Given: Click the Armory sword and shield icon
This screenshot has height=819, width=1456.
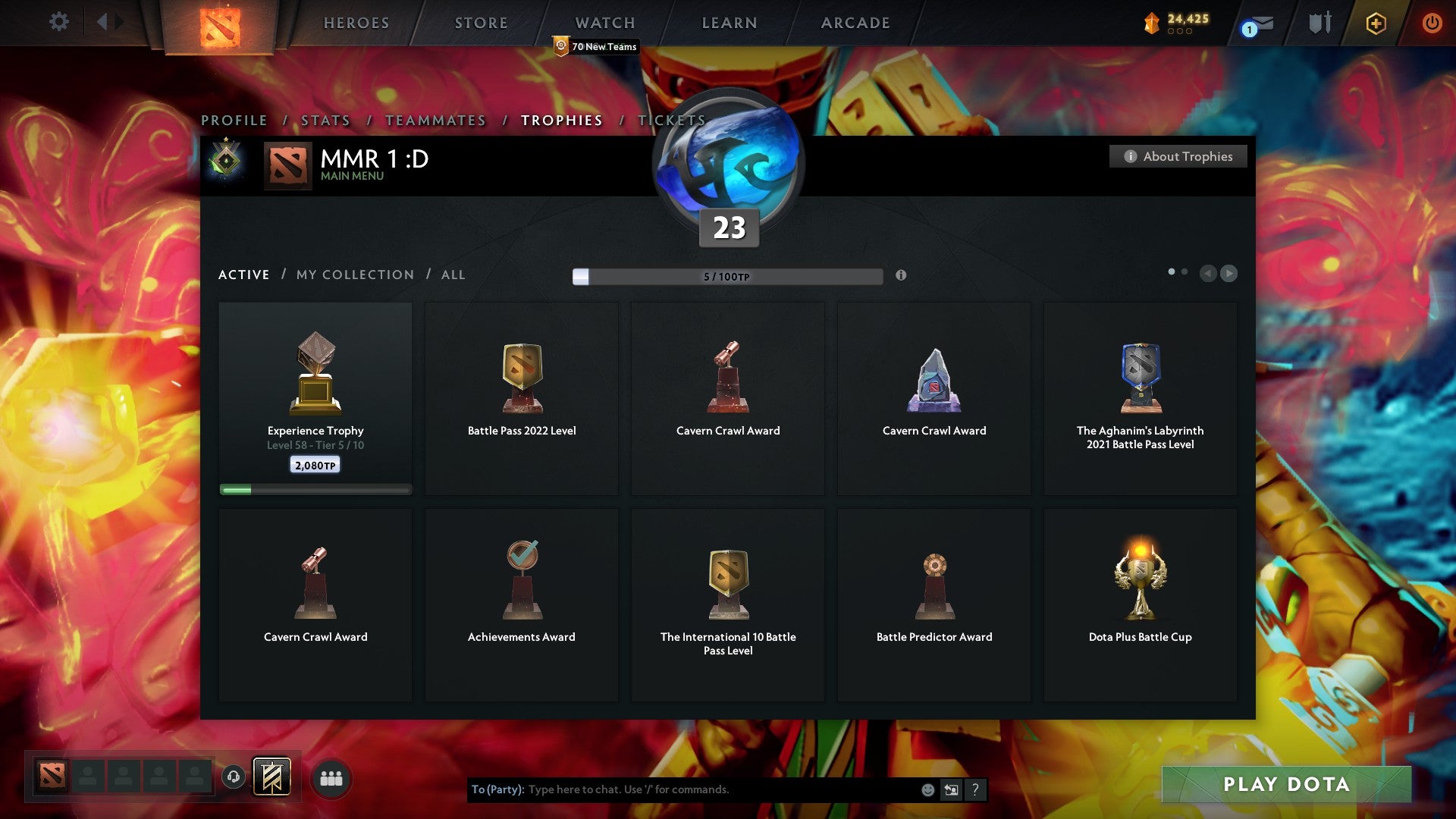Looking at the screenshot, I should pos(1319,21).
